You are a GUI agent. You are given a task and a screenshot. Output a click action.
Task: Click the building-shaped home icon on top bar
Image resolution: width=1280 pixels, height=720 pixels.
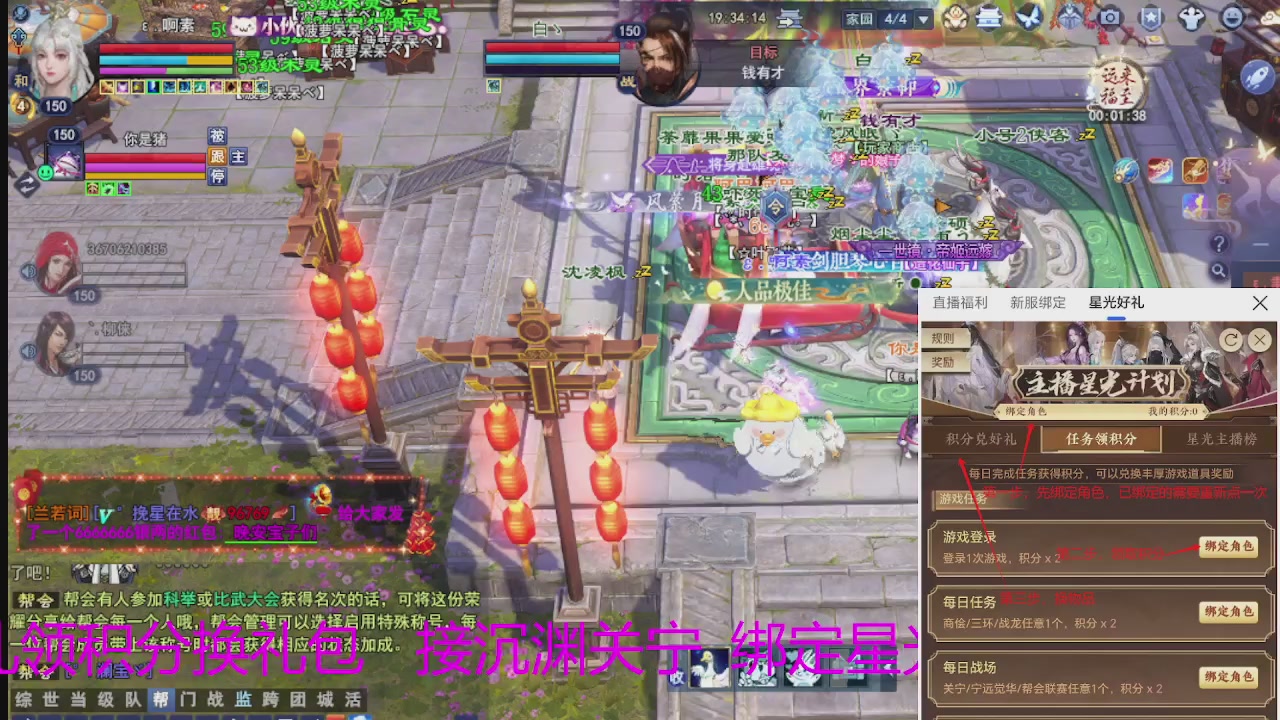989,17
